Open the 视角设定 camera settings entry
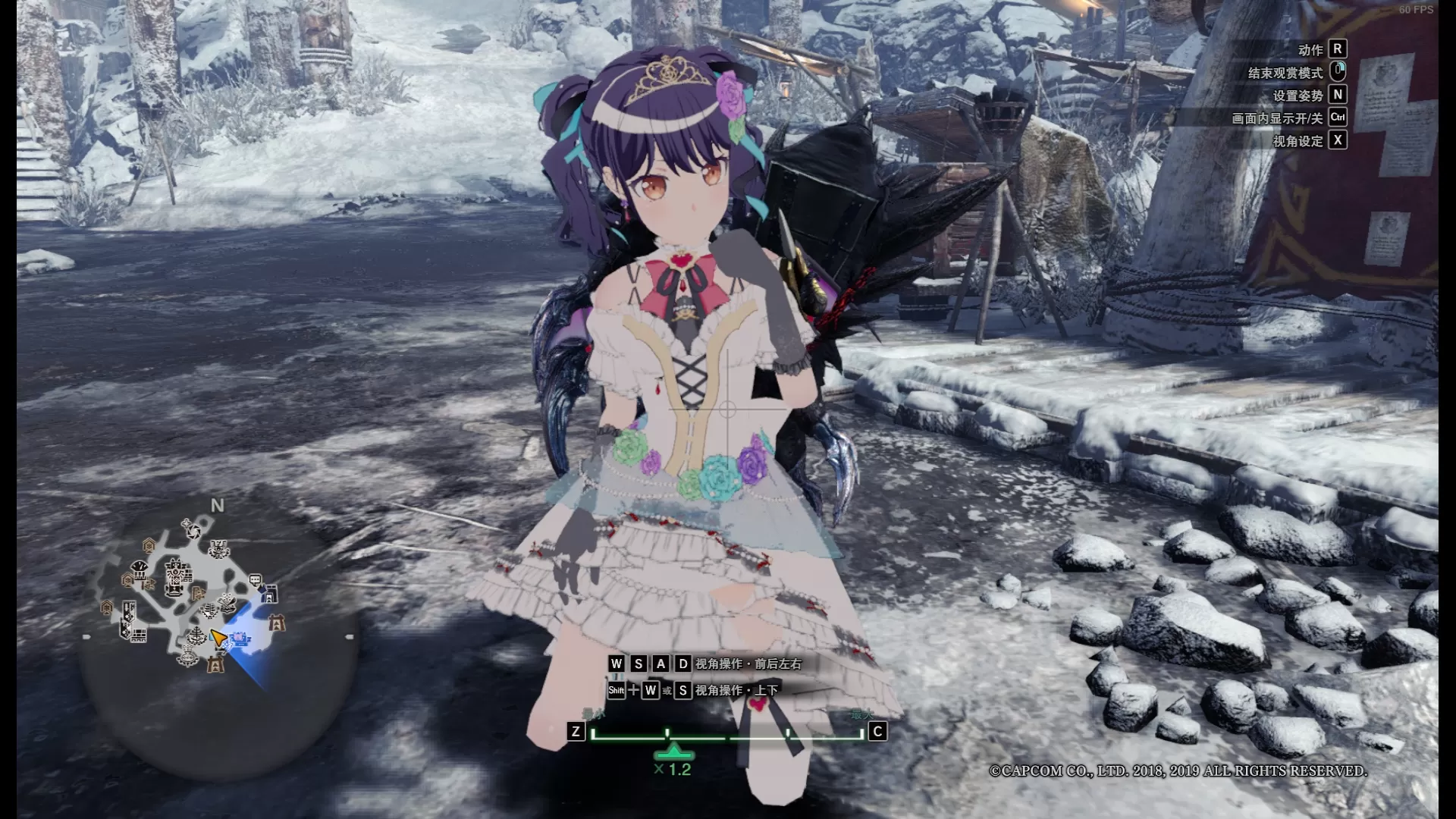 [1298, 140]
